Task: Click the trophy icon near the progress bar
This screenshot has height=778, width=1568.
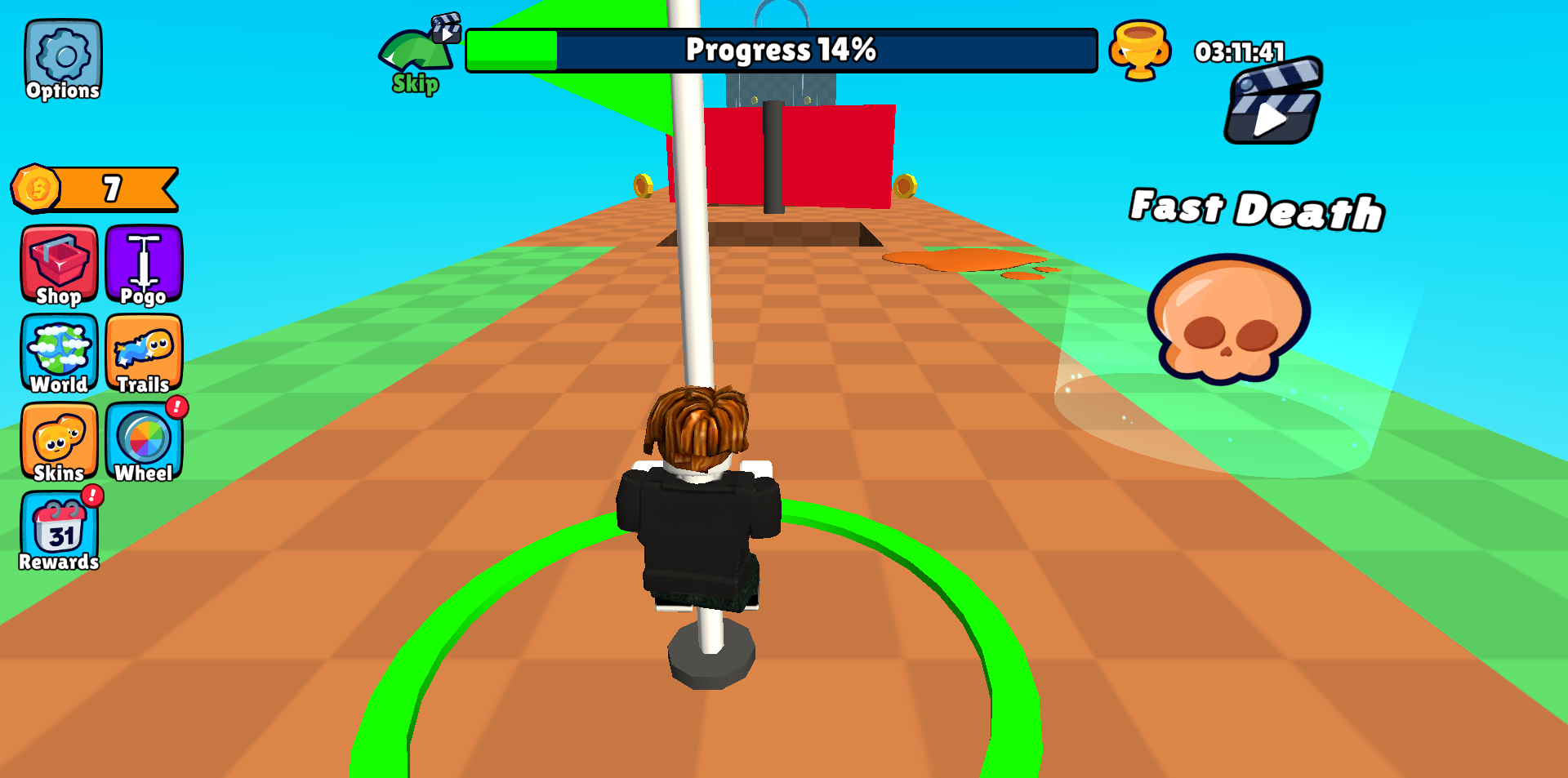Action: pos(1141,51)
